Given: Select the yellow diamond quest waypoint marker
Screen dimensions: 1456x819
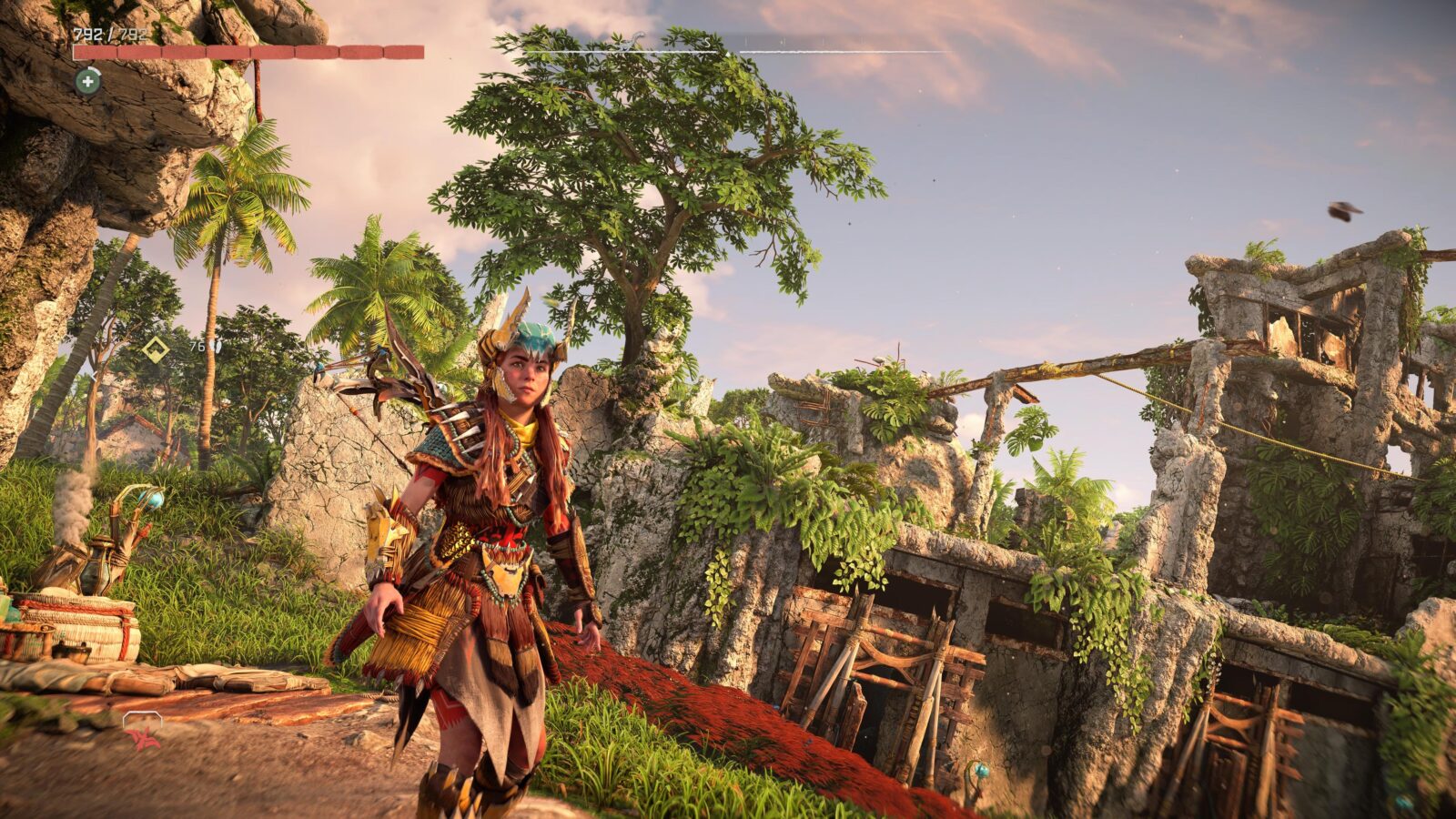Looking at the screenshot, I should [x=156, y=349].
